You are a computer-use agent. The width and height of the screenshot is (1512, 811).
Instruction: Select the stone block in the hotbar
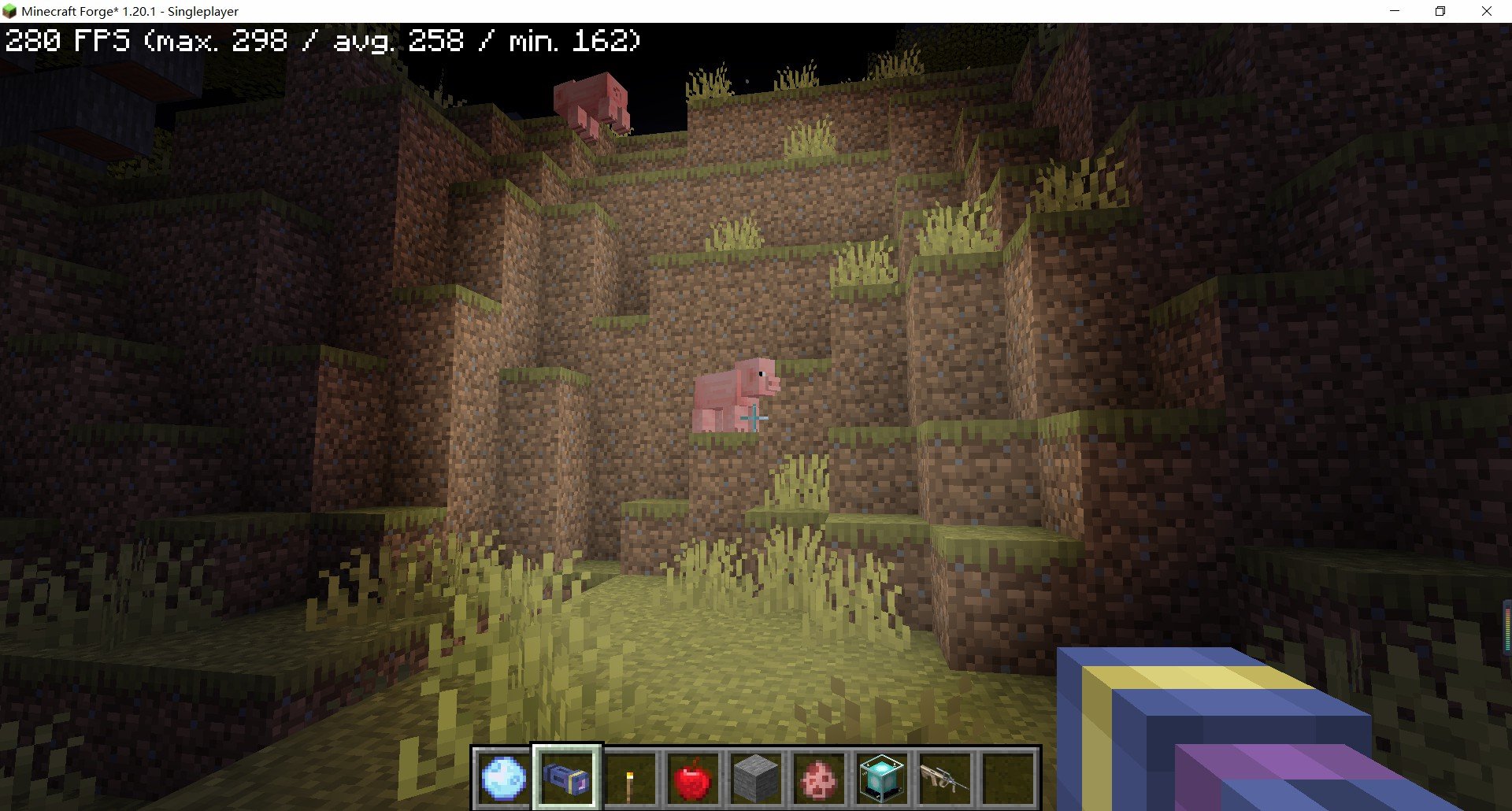point(754,776)
